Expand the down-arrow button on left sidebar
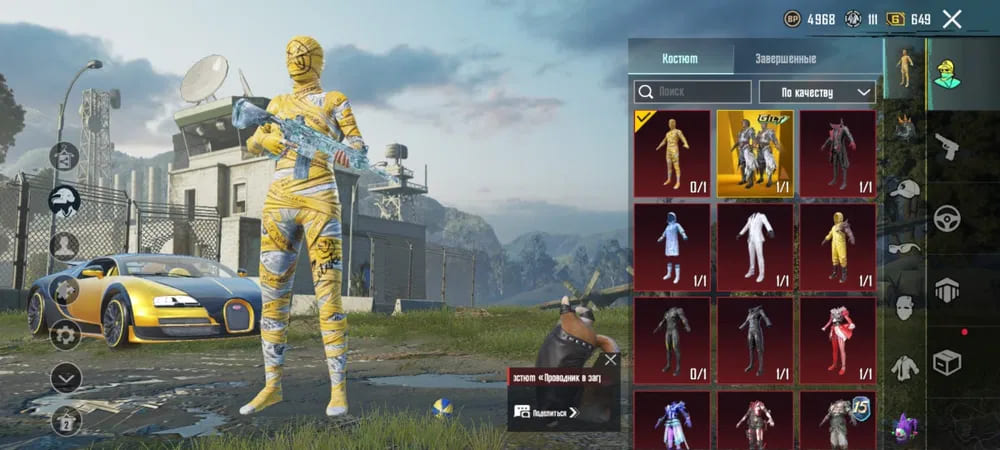The width and height of the screenshot is (1000, 450). 65,377
